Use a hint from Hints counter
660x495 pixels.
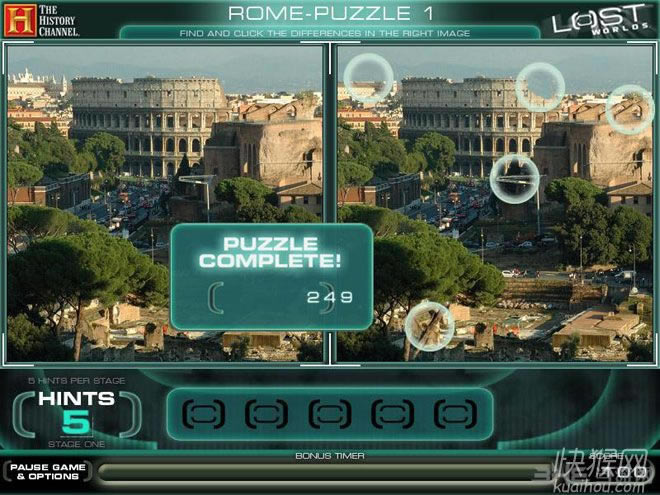76,413
